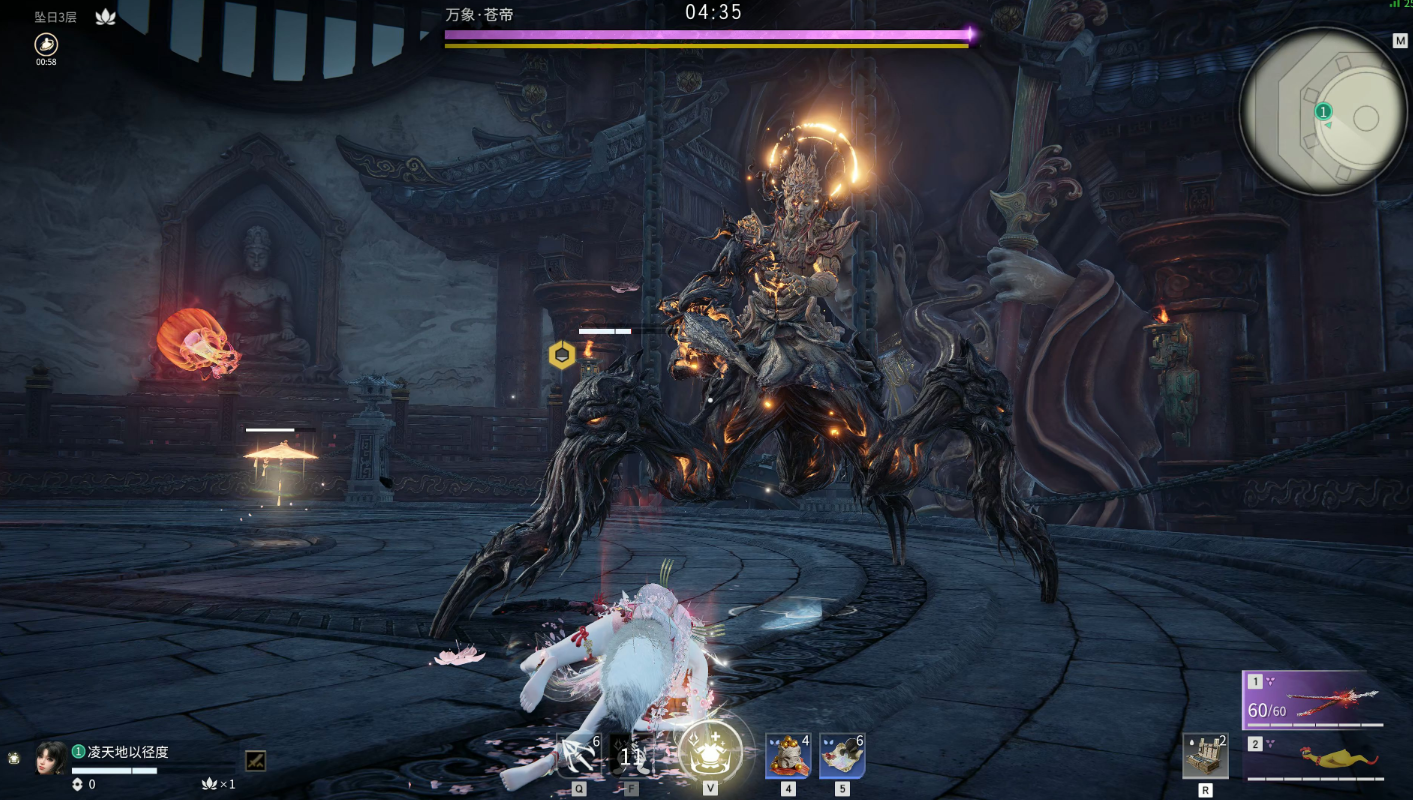Trigger the glowing ultimate ability icon
This screenshot has height=800, width=1413.
pos(710,752)
